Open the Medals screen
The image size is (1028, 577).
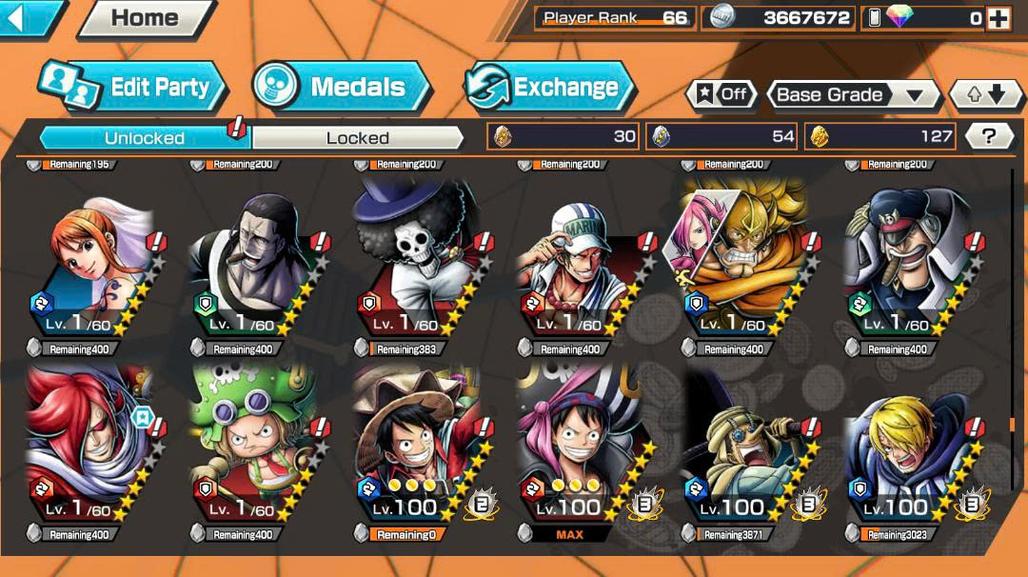(x=342, y=87)
